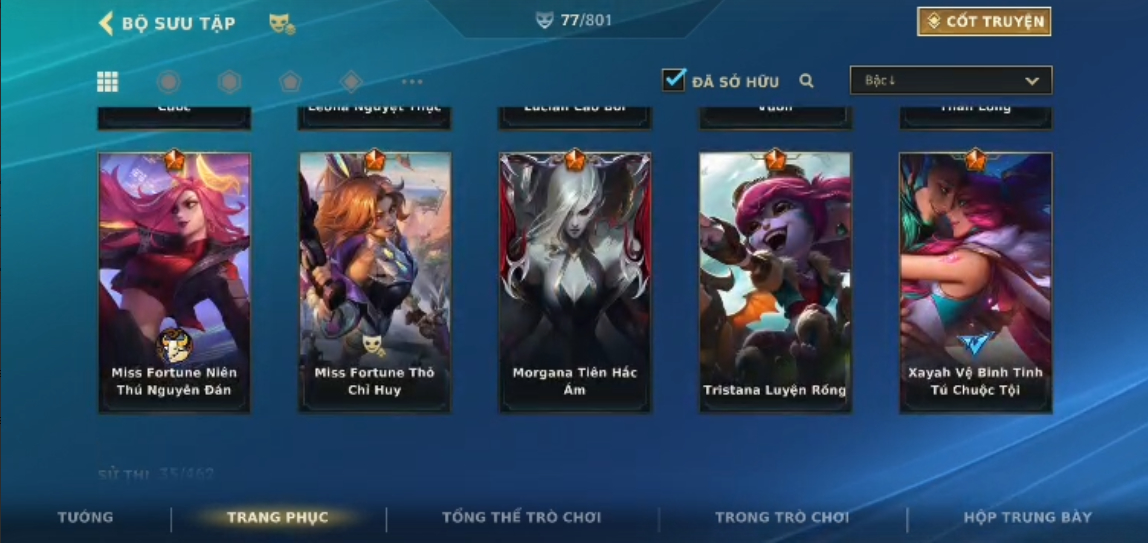Toggle the Đã Sở Hữu checkbox
This screenshot has width=1148, height=543.
674,80
